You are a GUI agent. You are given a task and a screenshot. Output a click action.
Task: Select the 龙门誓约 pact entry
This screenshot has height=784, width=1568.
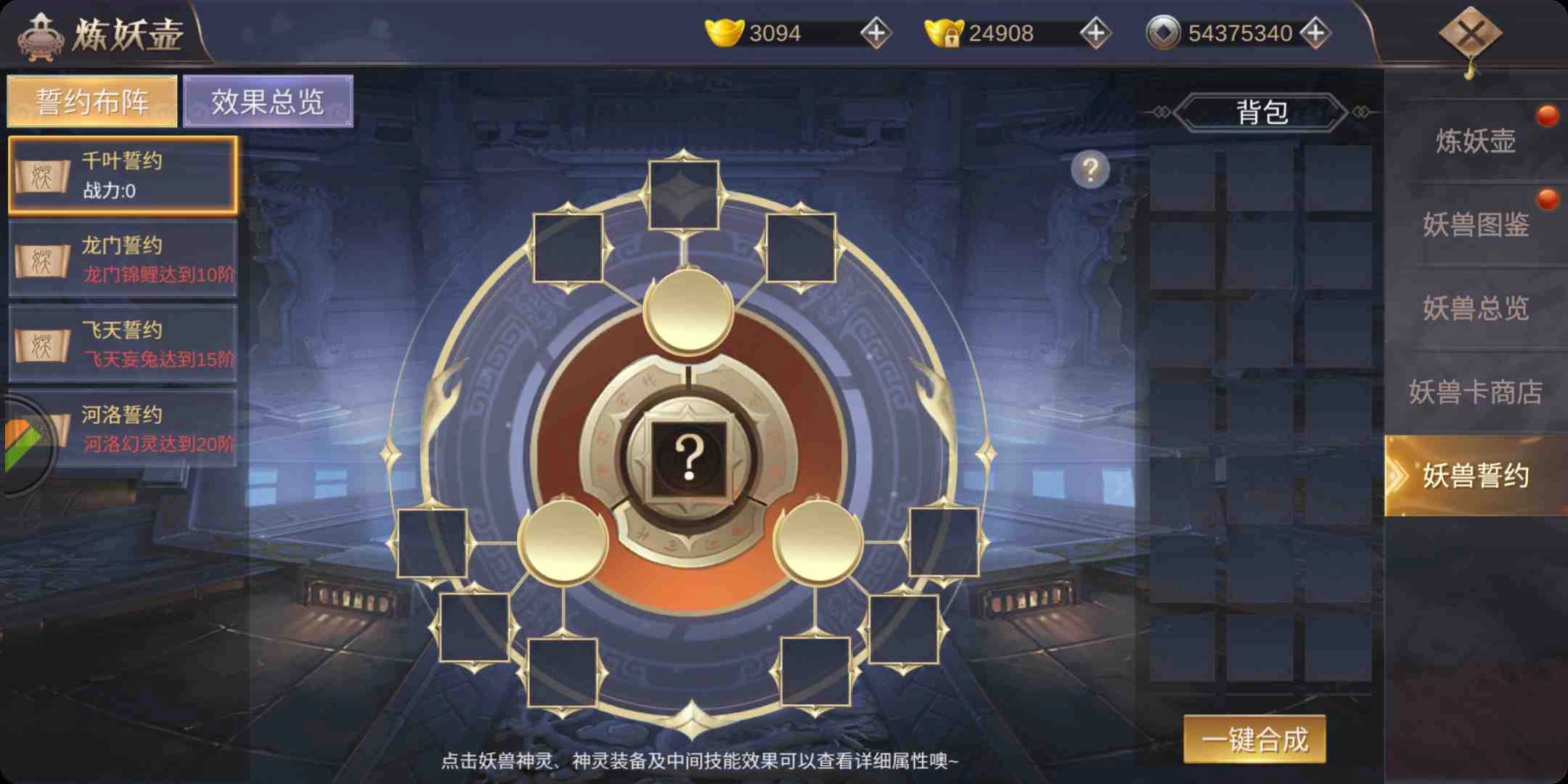[123, 260]
